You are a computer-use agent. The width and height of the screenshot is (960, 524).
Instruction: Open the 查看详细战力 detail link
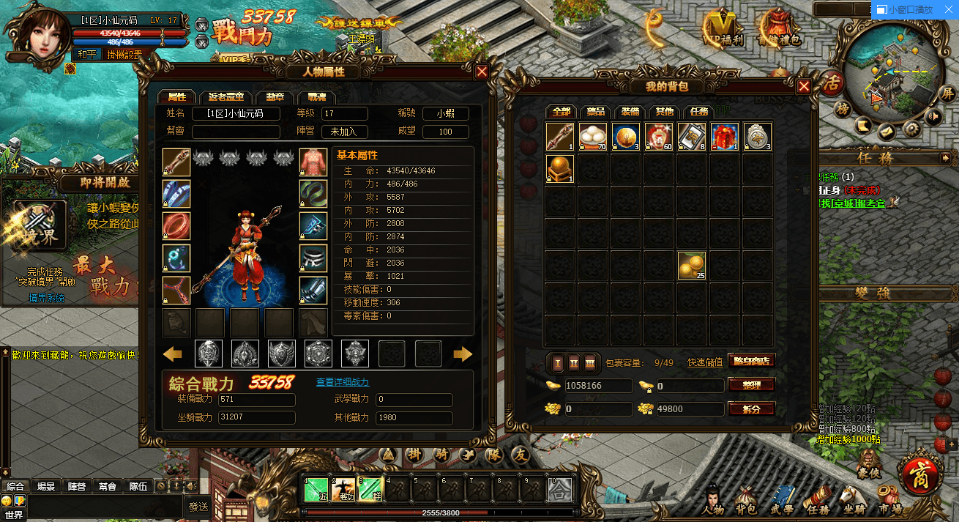pos(343,382)
